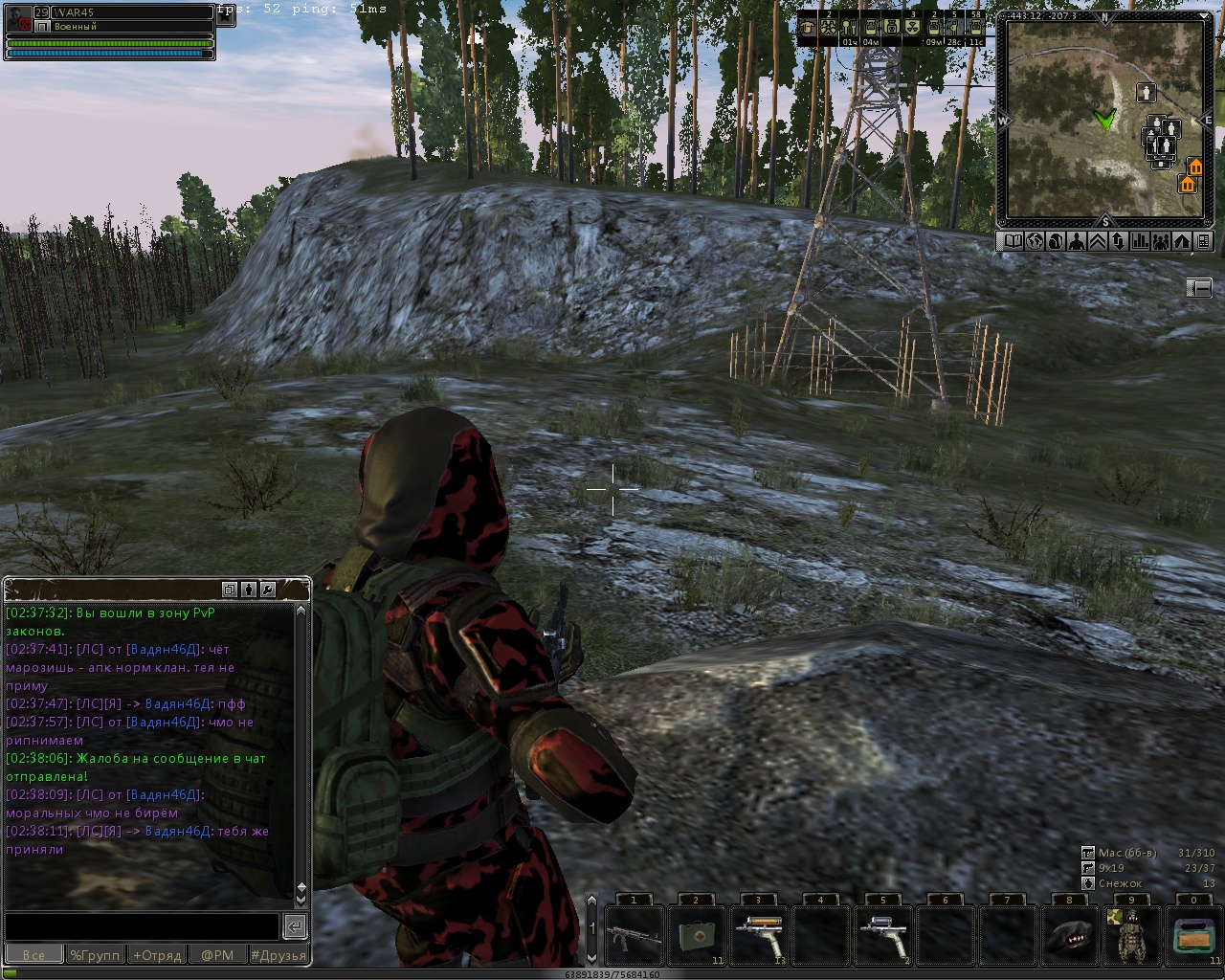Select the assault rifle in hotbar slot 1
Screen dimensions: 1225x980
[634, 935]
